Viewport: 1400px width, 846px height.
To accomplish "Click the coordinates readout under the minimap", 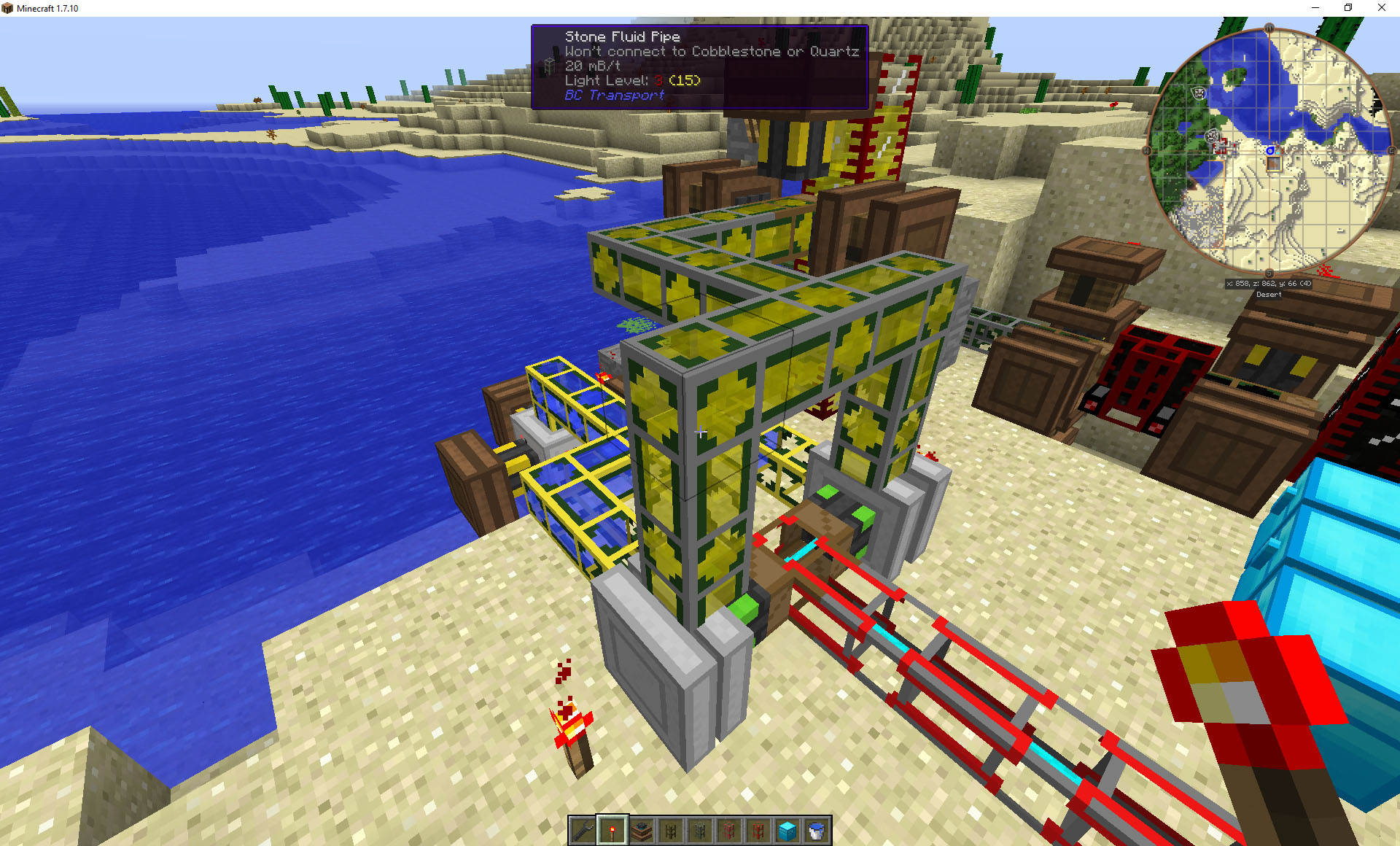I will [1269, 284].
